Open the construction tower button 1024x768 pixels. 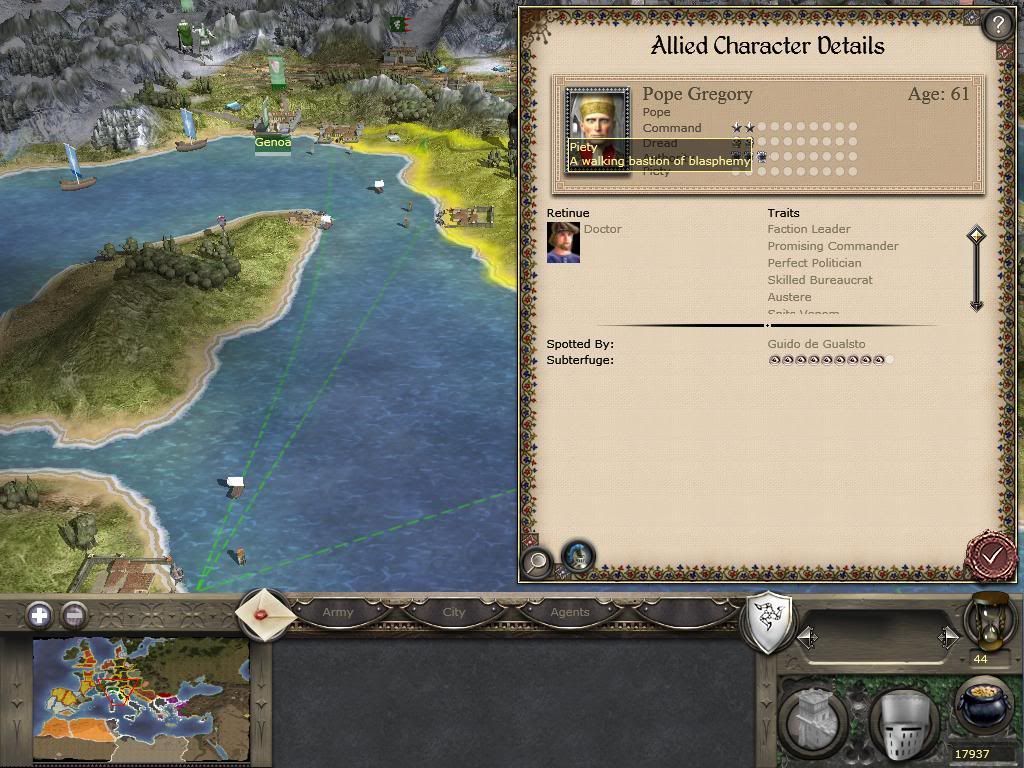813,722
